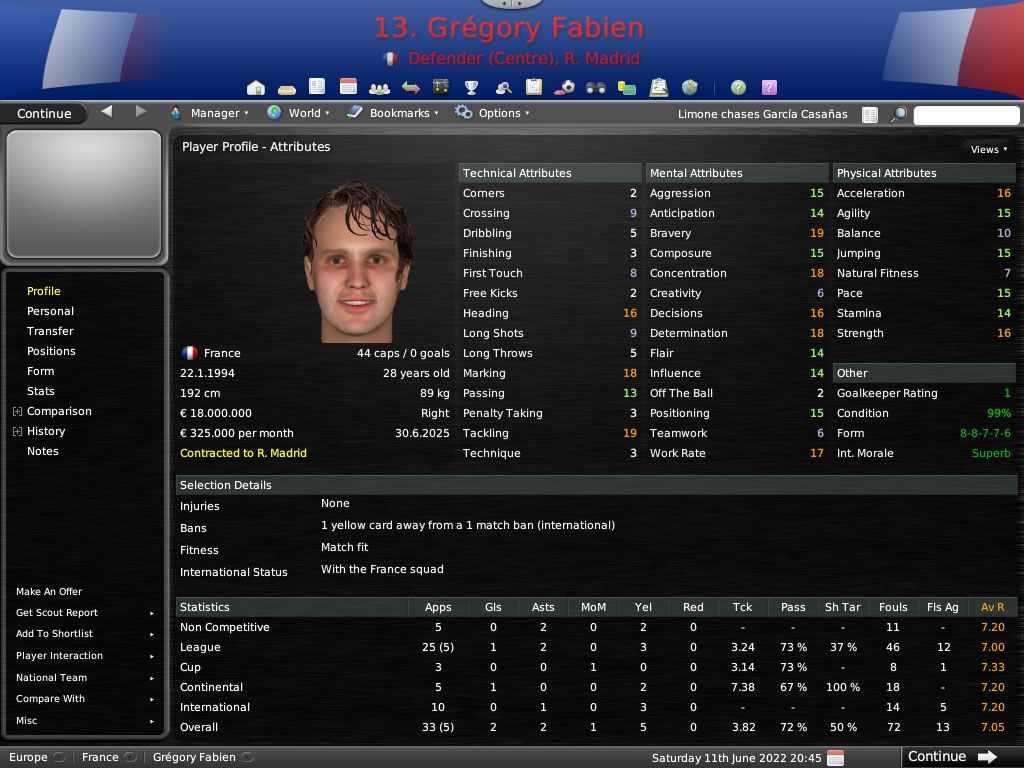Screen dimensions: 1024x768
Task: Open the Manager dropdown menu
Action: (x=209, y=113)
